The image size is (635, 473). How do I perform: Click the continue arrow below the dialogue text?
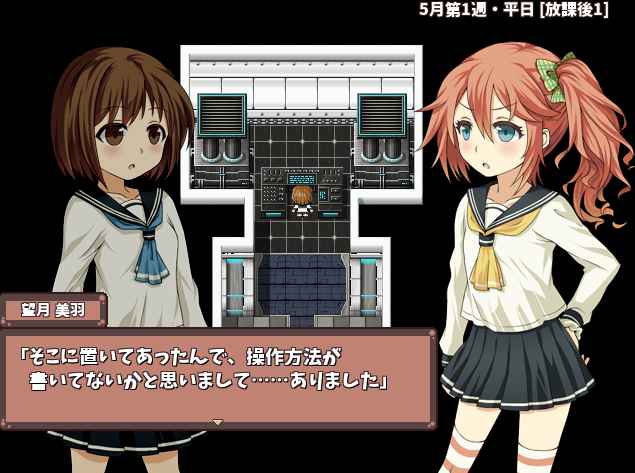point(218,422)
